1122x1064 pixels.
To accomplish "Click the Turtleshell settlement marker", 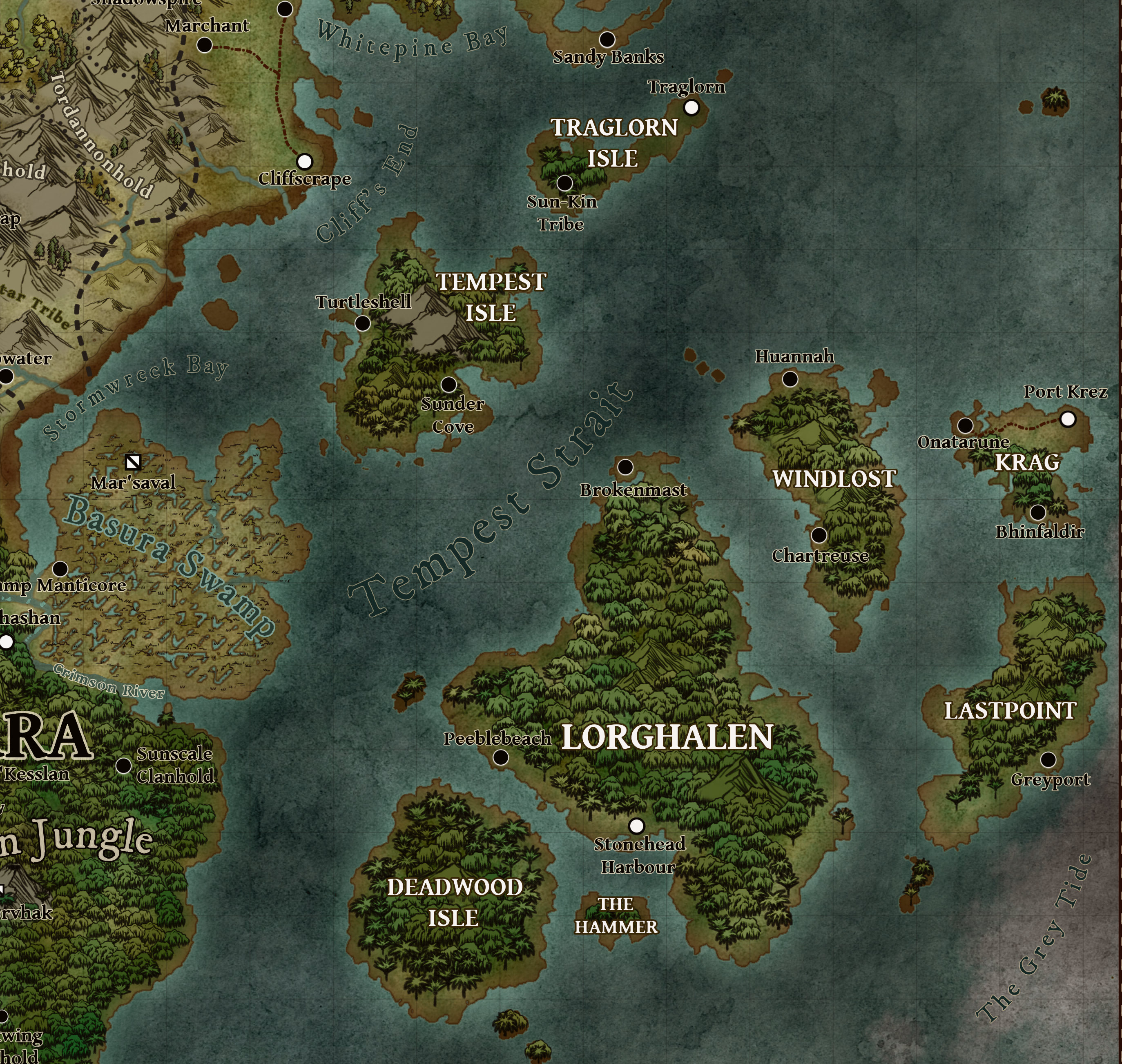I will [362, 323].
